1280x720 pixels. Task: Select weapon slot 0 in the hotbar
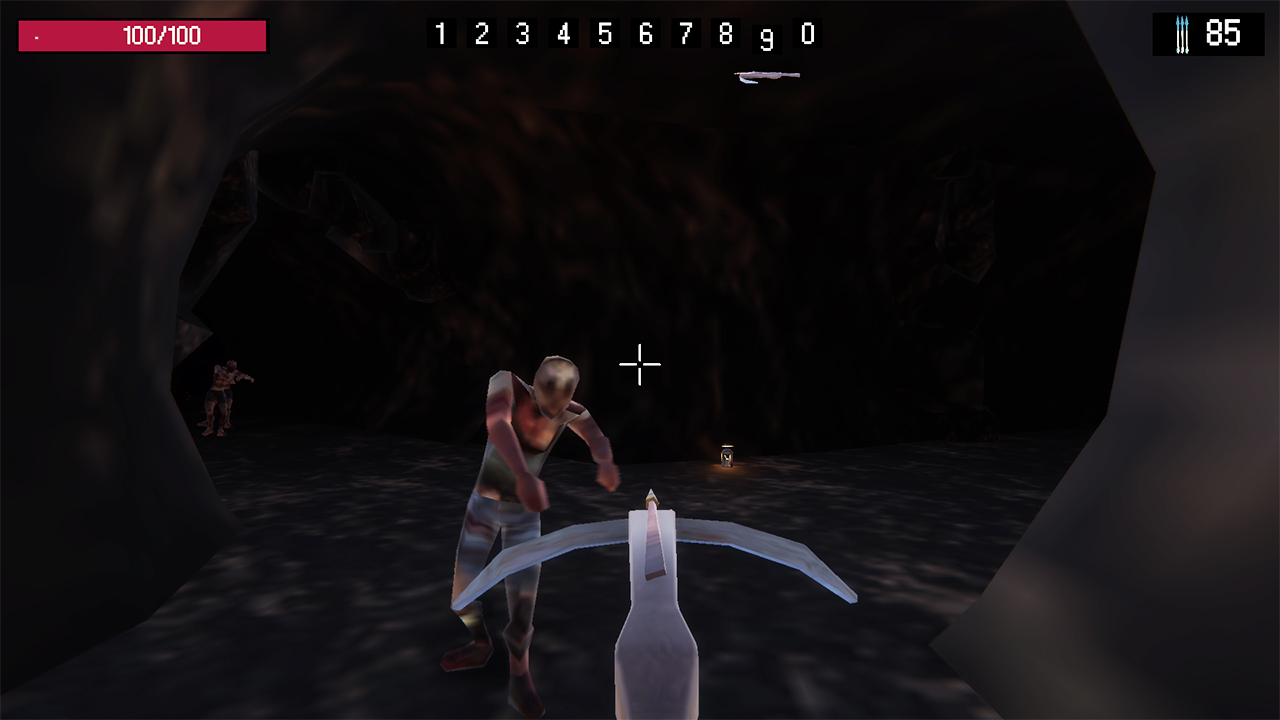pyautogui.click(x=808, y=33)
